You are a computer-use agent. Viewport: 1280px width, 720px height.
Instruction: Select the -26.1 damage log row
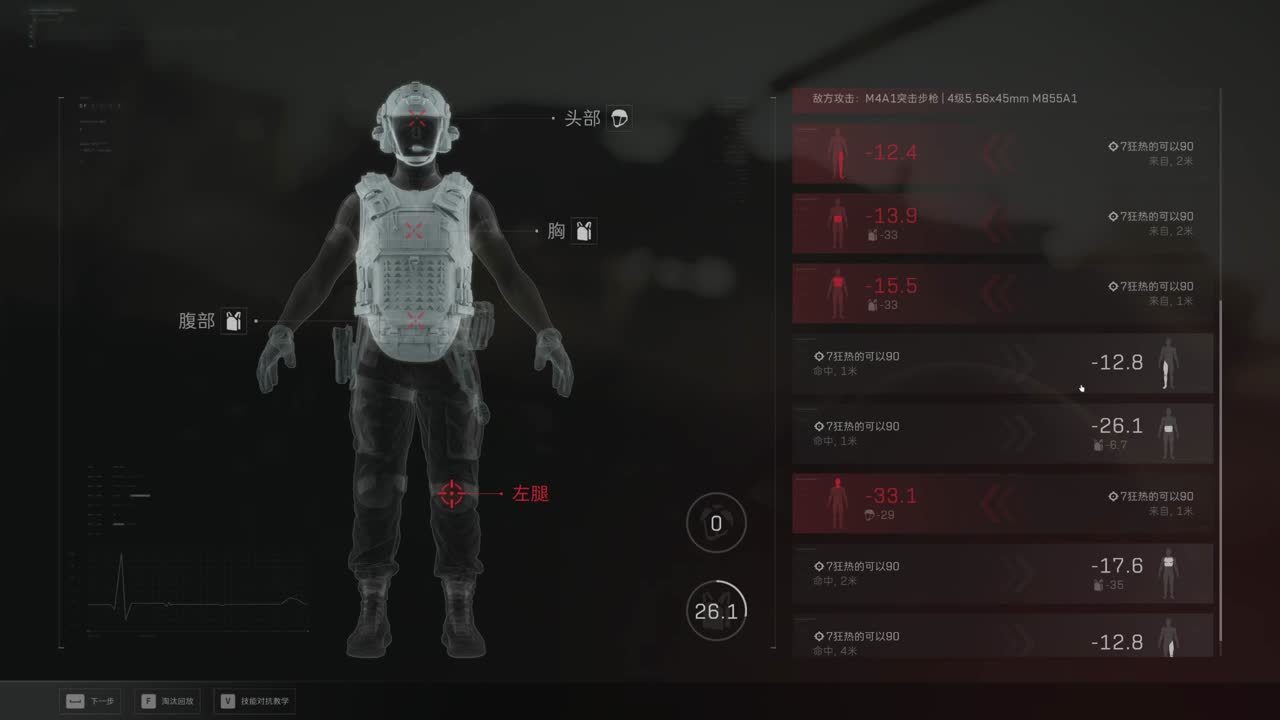1002,434
